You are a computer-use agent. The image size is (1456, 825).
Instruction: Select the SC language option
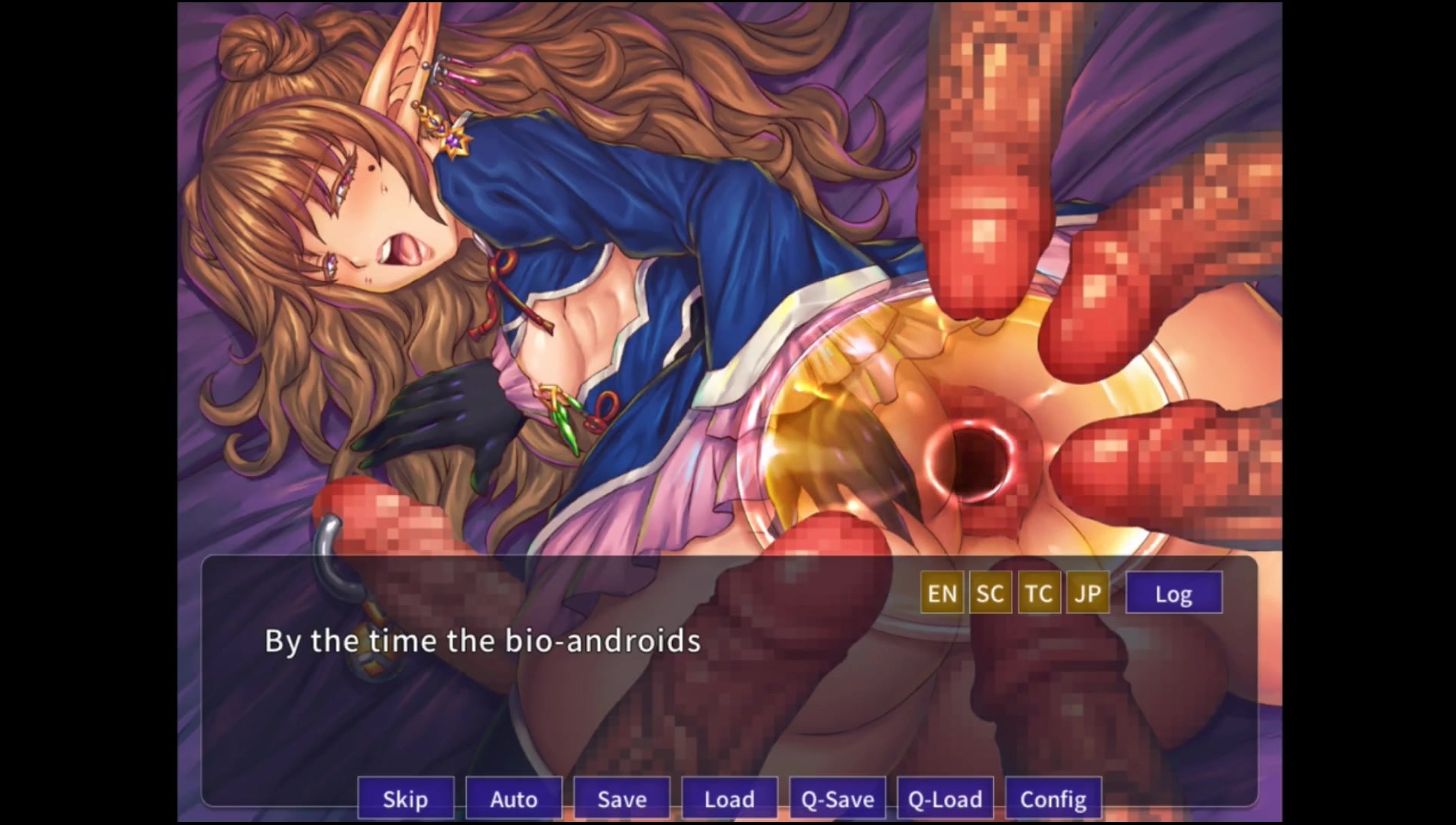990,594
